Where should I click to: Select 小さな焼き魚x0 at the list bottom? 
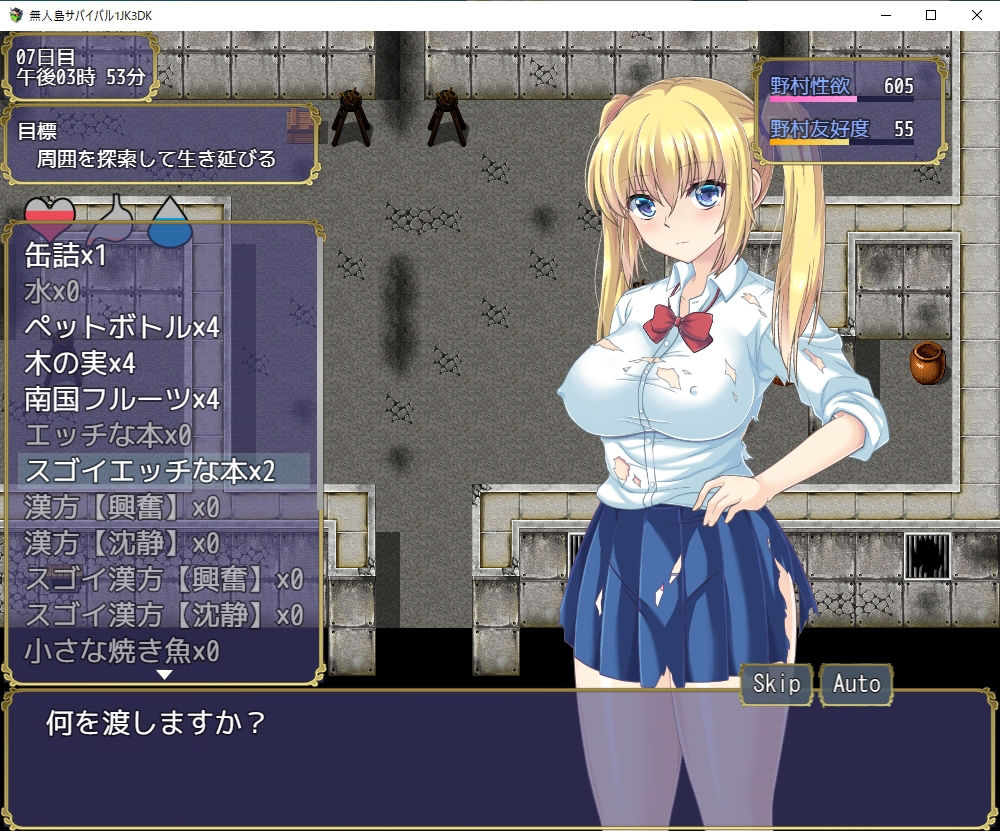tap(122, 651)
